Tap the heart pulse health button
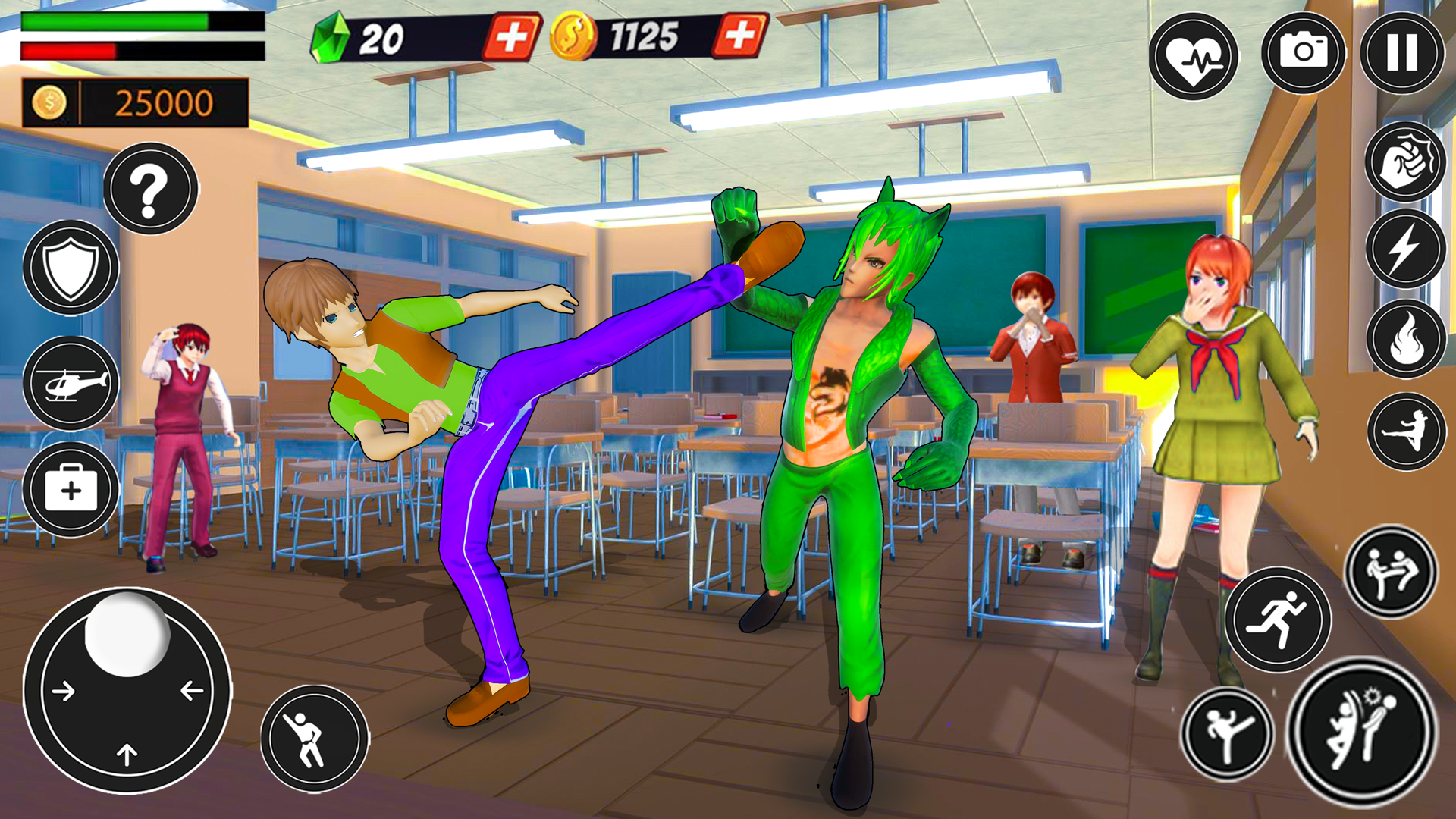This screenshot has height=819, width=1456. (1193, 57)
